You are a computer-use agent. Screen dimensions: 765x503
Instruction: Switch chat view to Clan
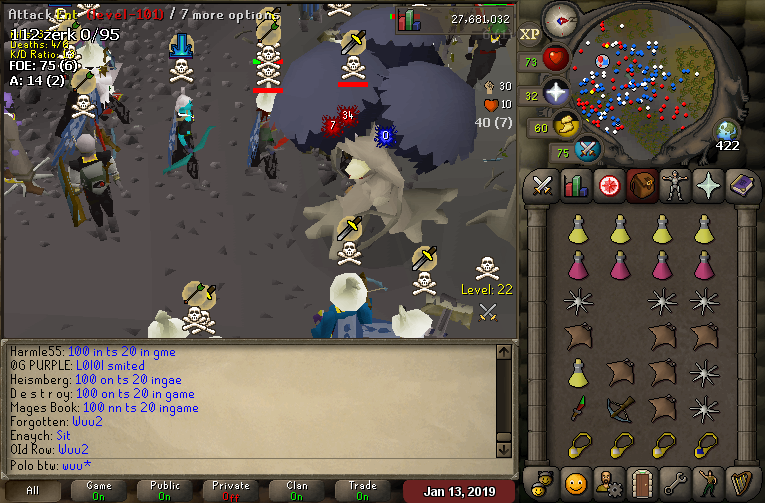[x=296, y=490]
